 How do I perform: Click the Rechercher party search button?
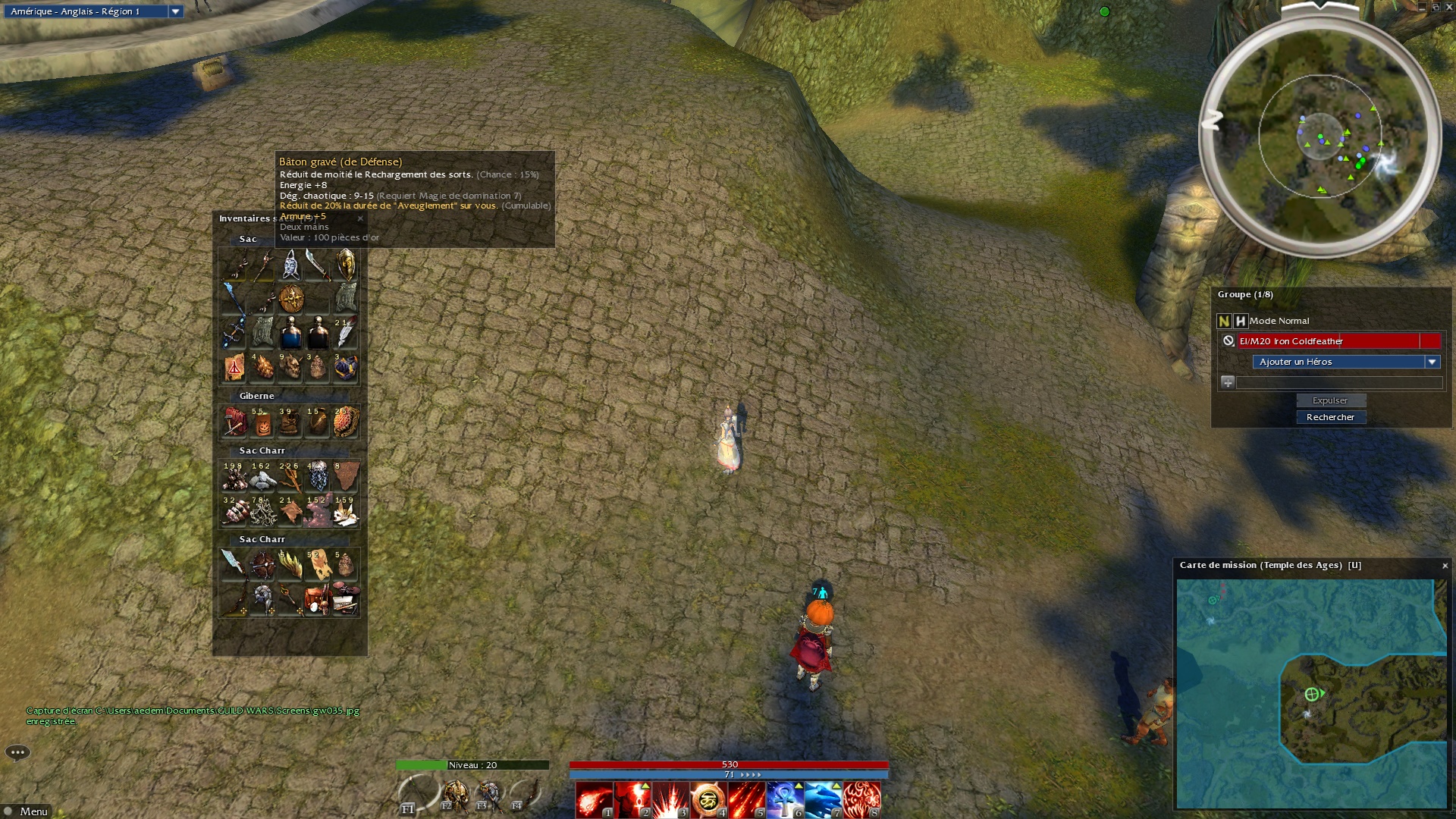click(1330, 417)
